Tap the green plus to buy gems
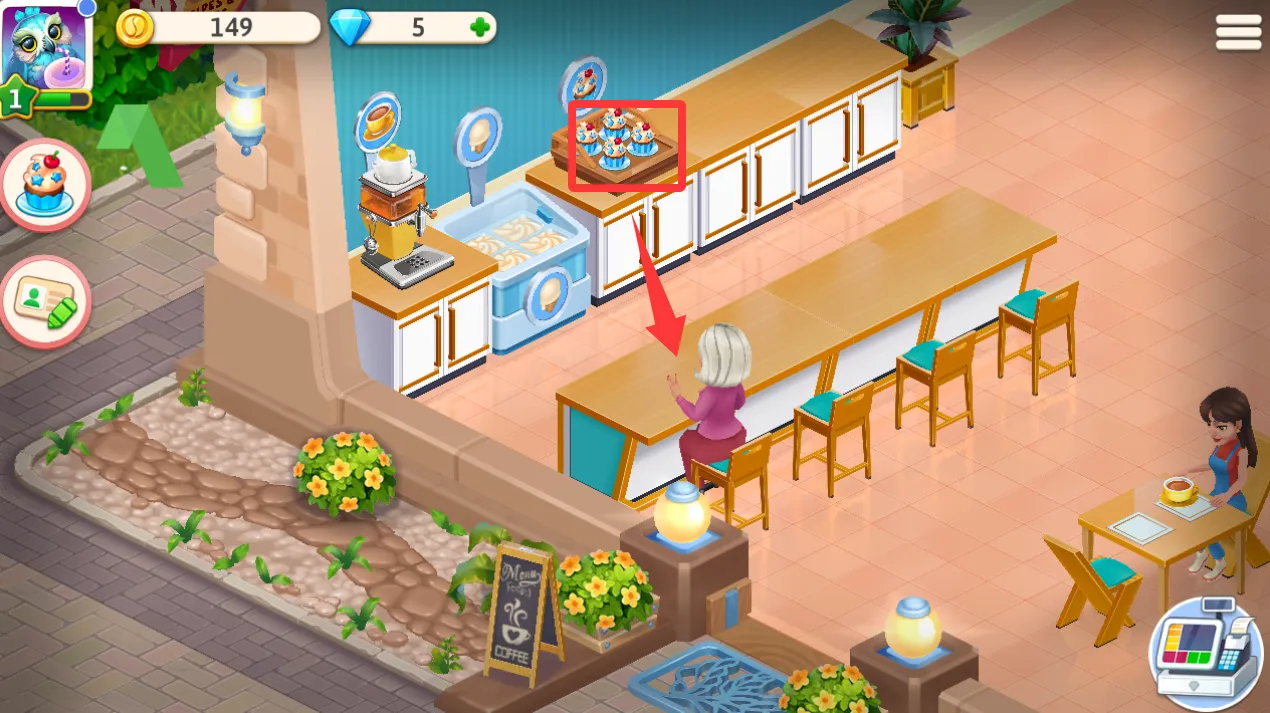 (x=481, y=27)
